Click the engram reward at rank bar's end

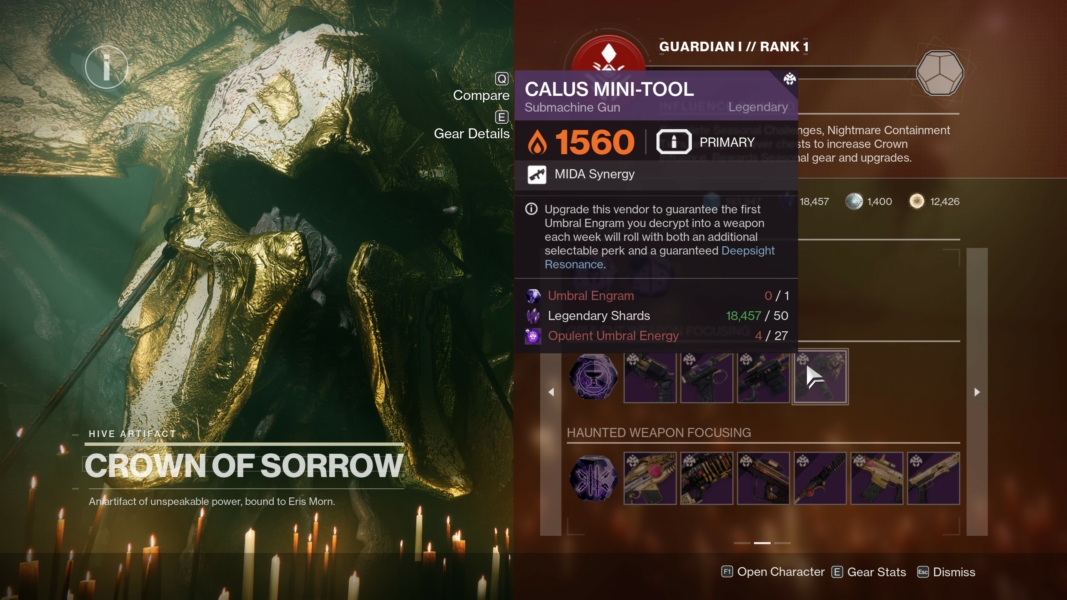point(940,73)
